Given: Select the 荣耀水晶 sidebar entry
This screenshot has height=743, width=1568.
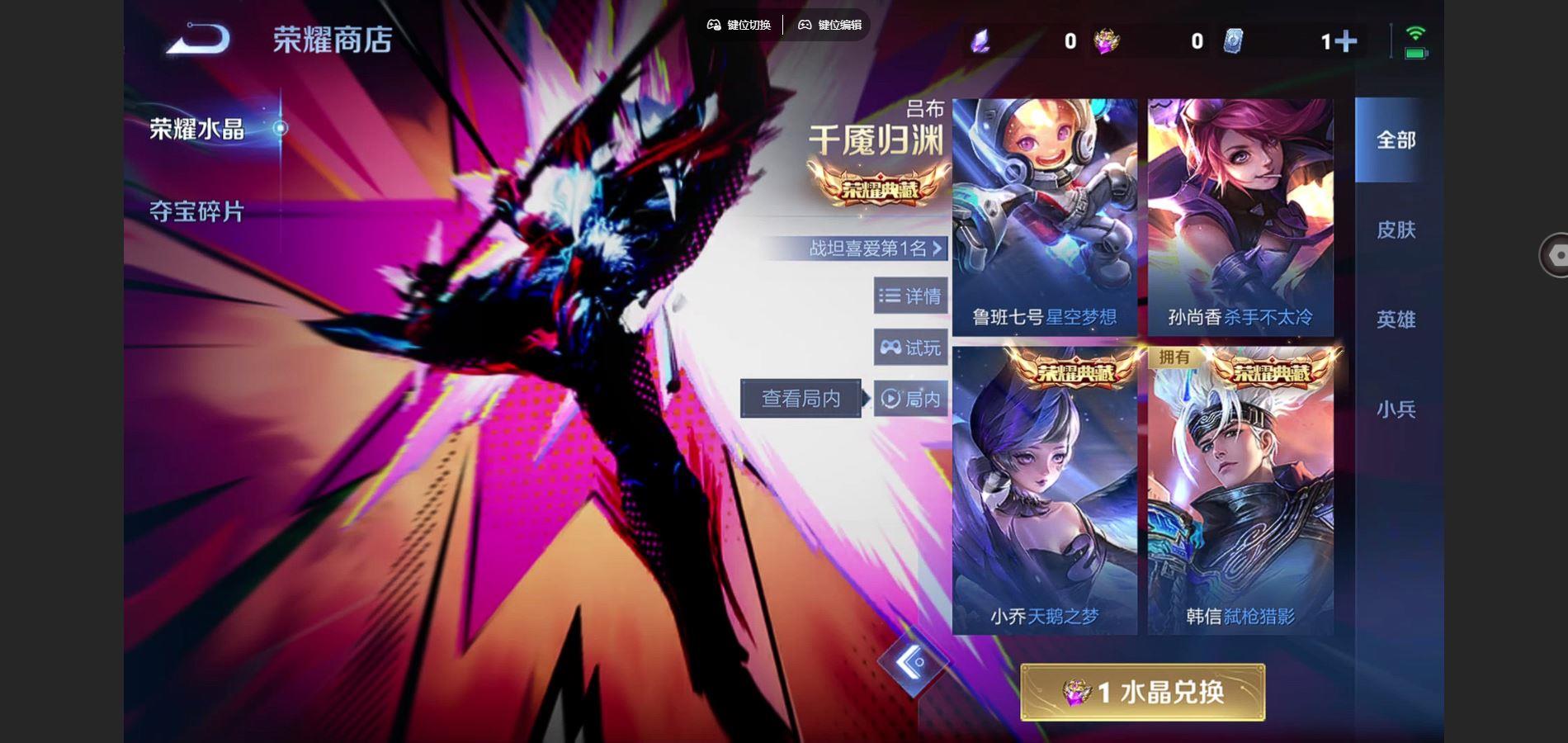Looking at the screenshot, I should point(196,130).
